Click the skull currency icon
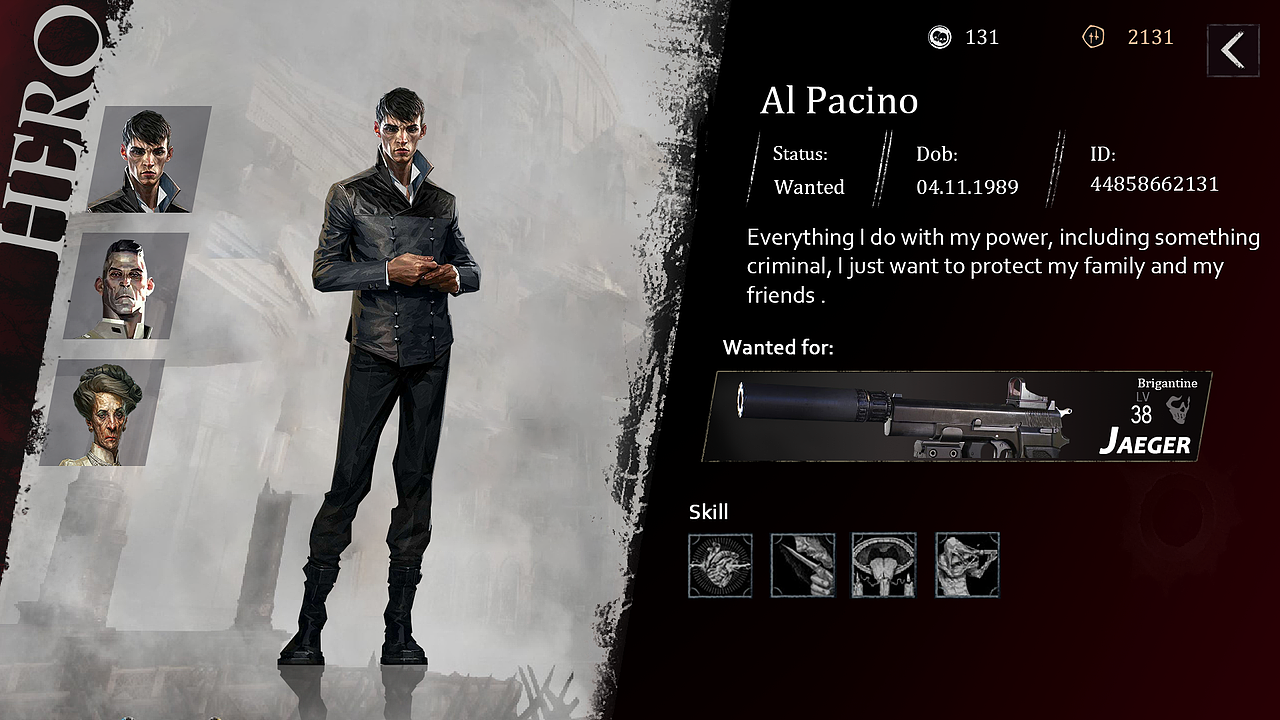The width and height of the screenshot is (1280, 720). coord(940,38)
